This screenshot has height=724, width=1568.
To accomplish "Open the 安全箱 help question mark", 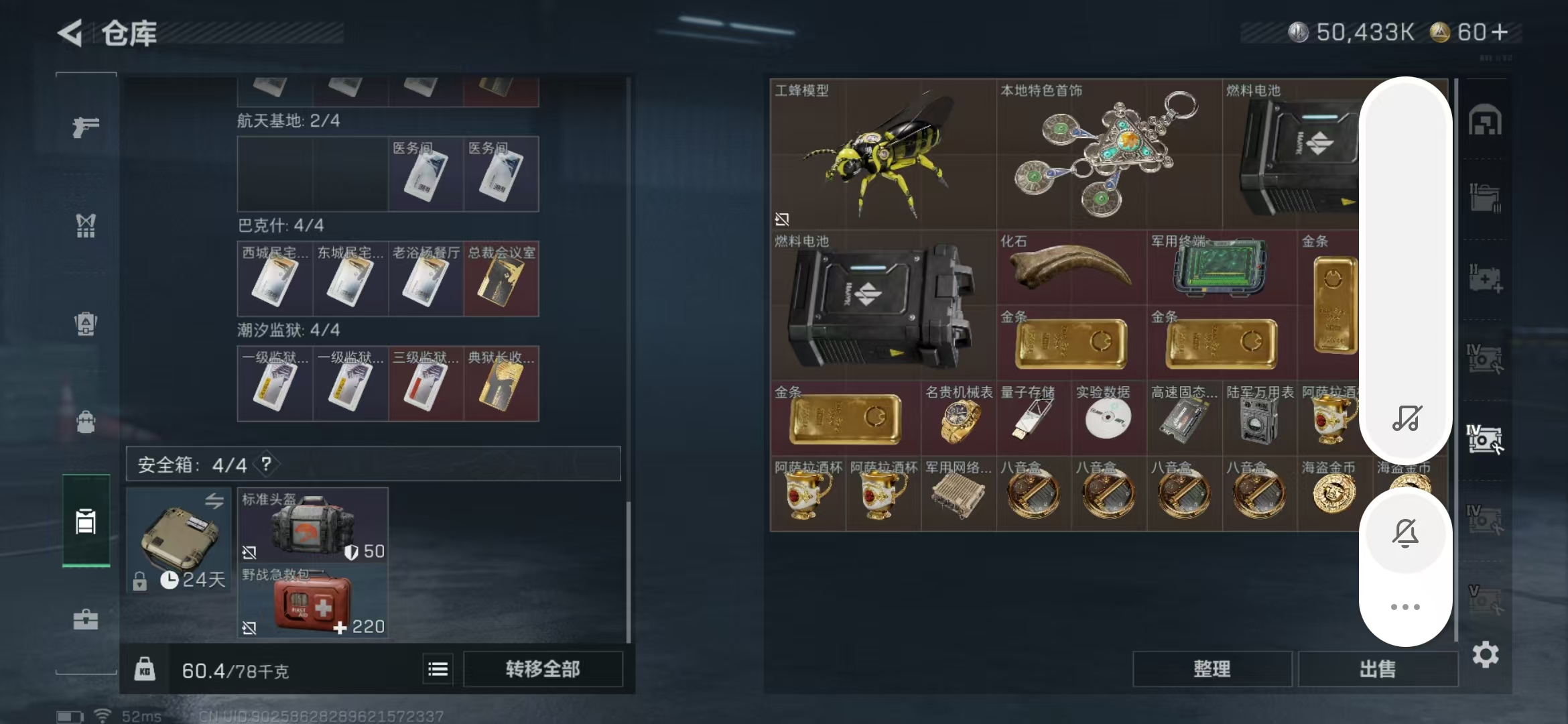I will point(267,464).
